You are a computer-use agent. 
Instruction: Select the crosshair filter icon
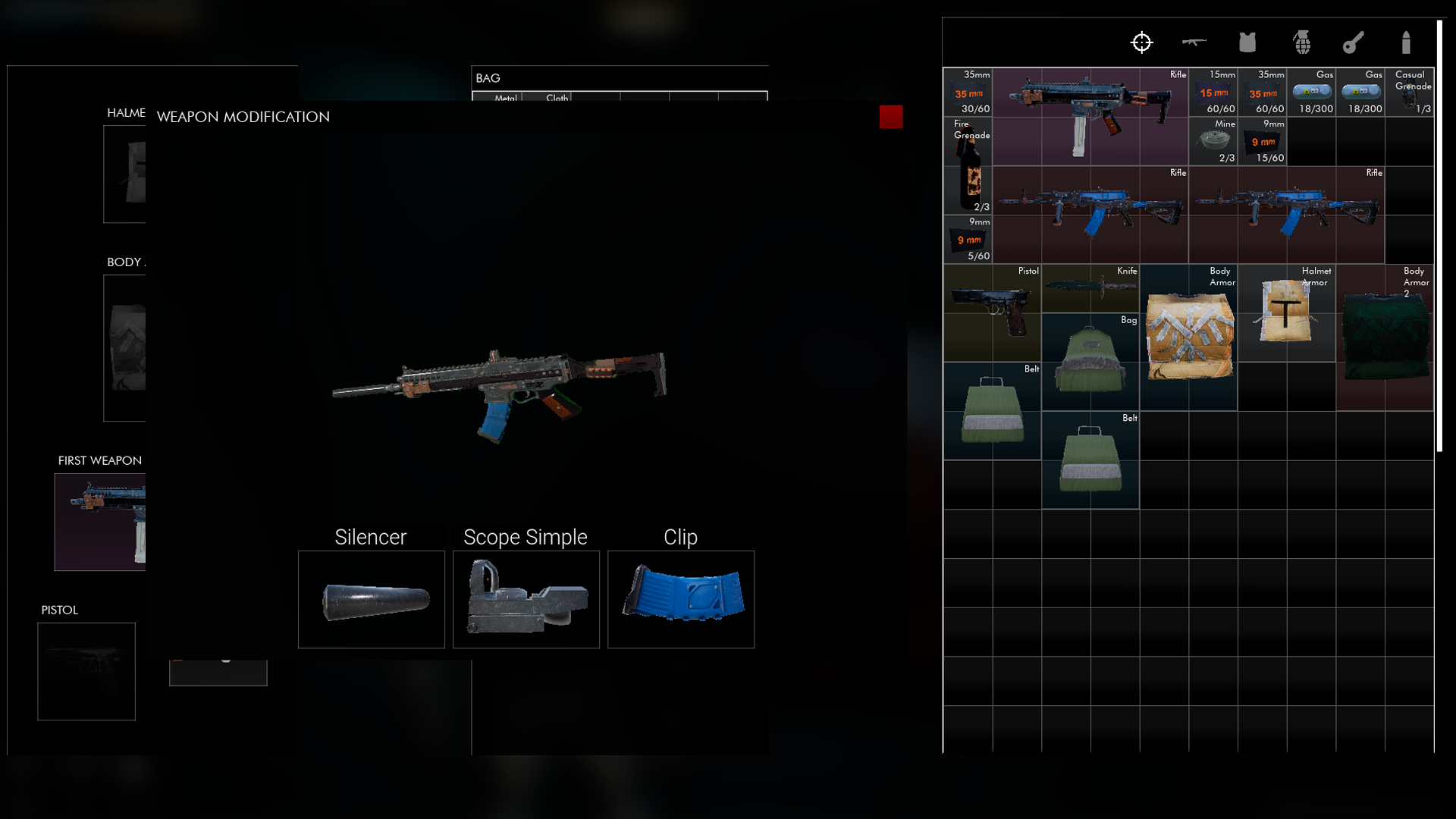click(1141, 43)
